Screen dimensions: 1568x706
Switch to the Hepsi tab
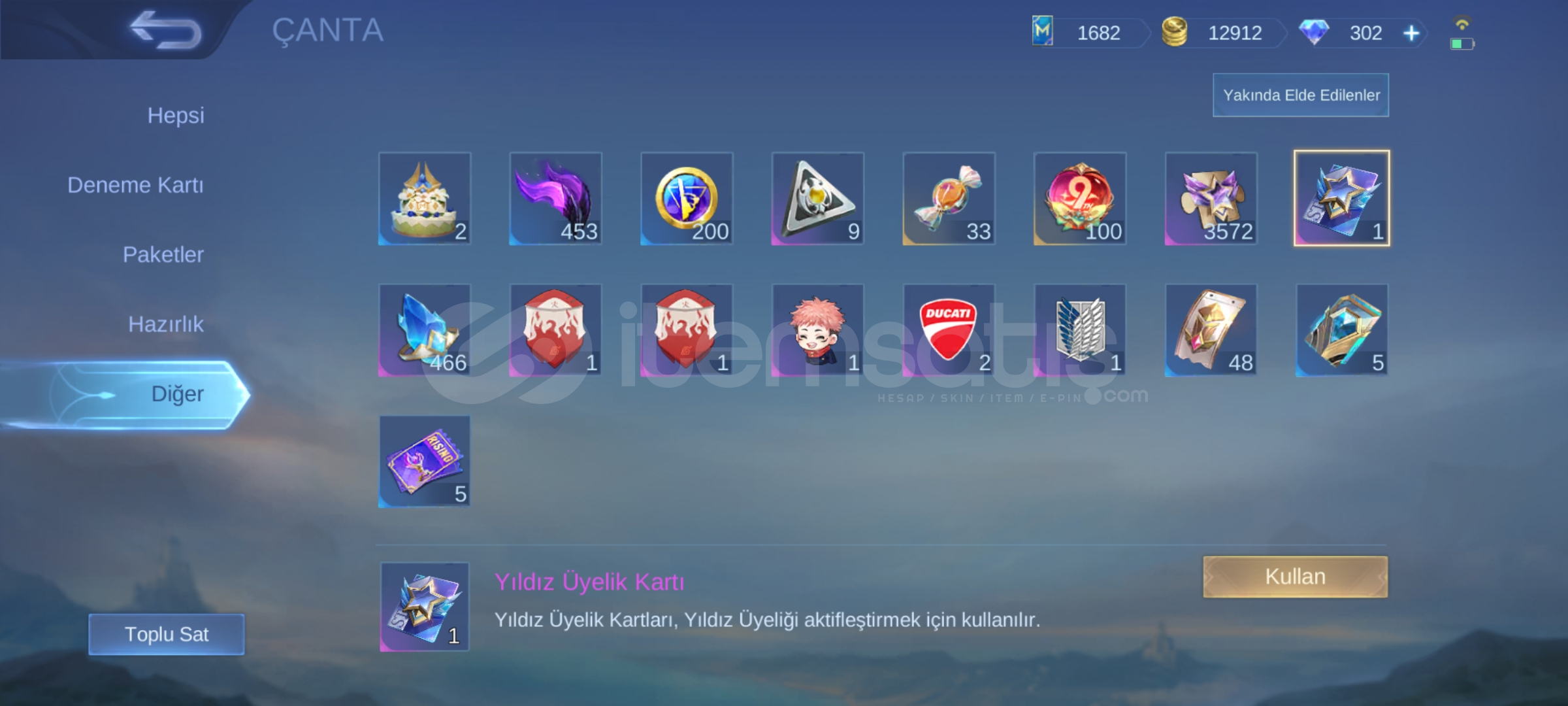click(175, 115)
